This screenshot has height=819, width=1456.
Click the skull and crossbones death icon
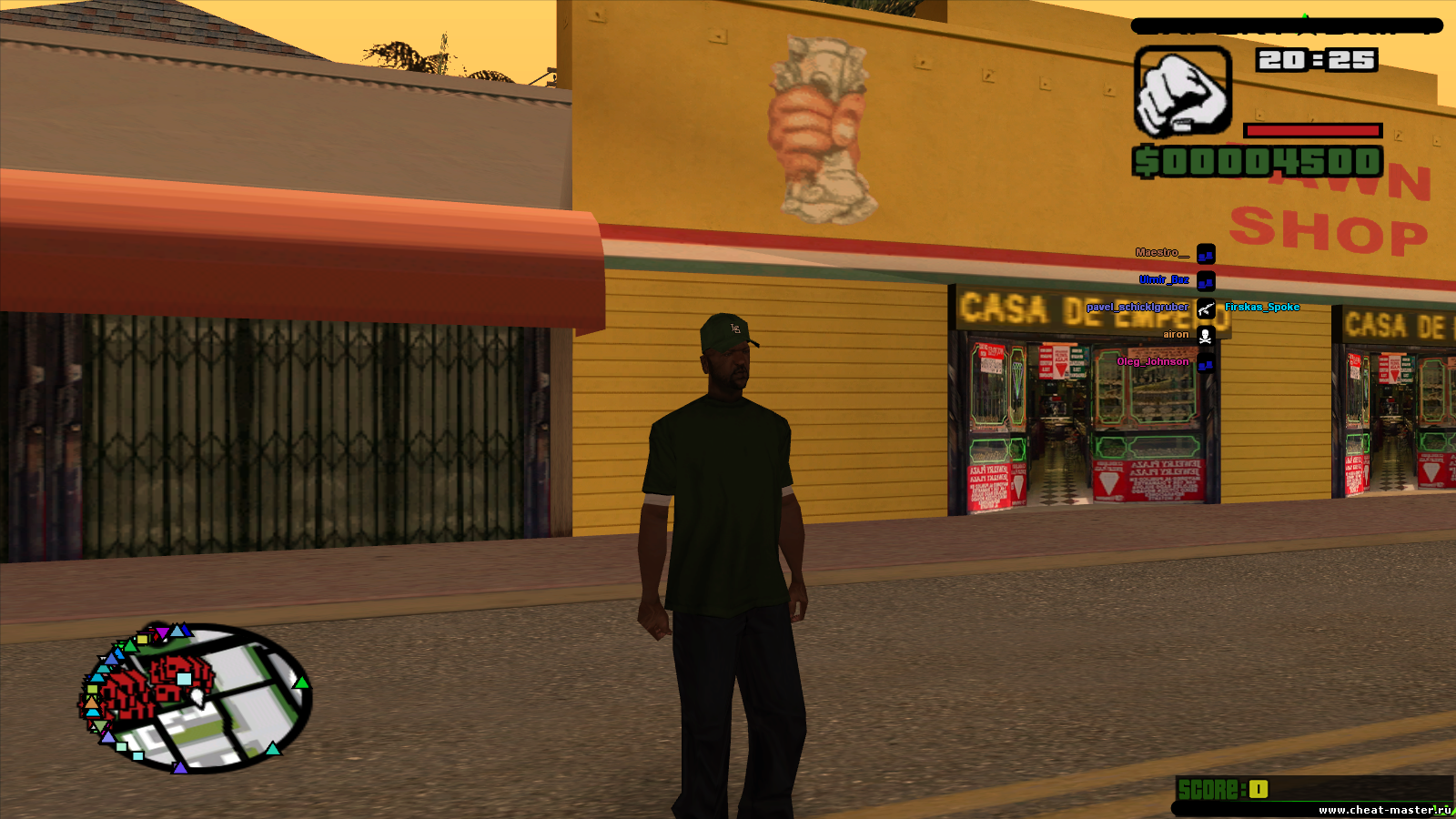1206,336
